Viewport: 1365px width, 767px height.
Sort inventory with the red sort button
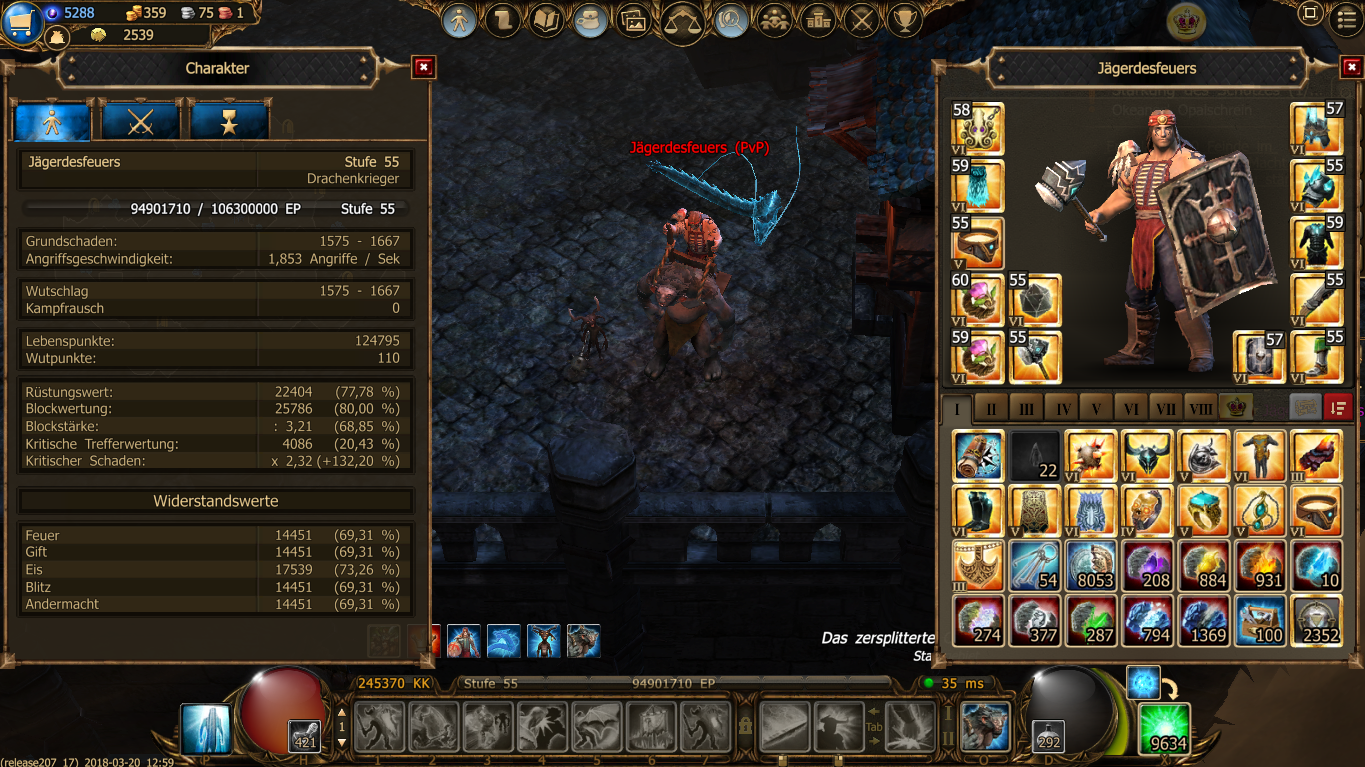(1338, 407)
